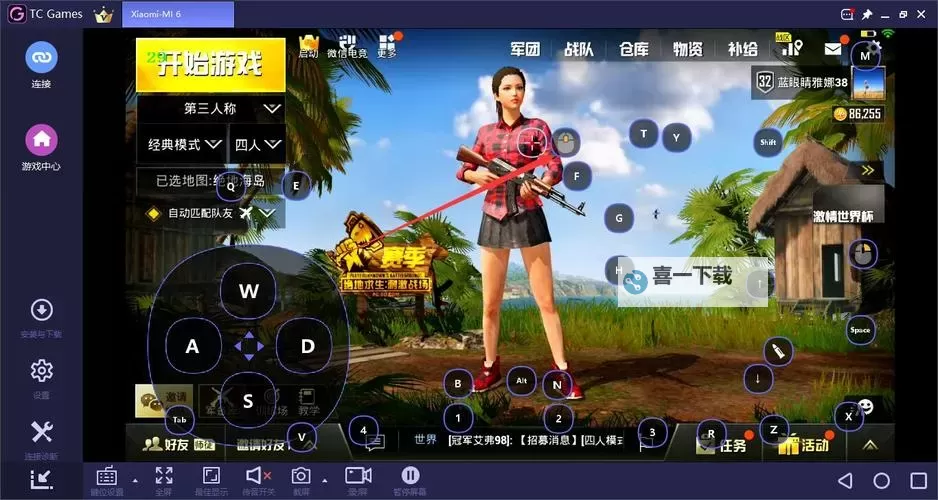Open 游戏中心 in the TC Games sidebar
The image size is (938, 500).
click(x=41, y=147)
